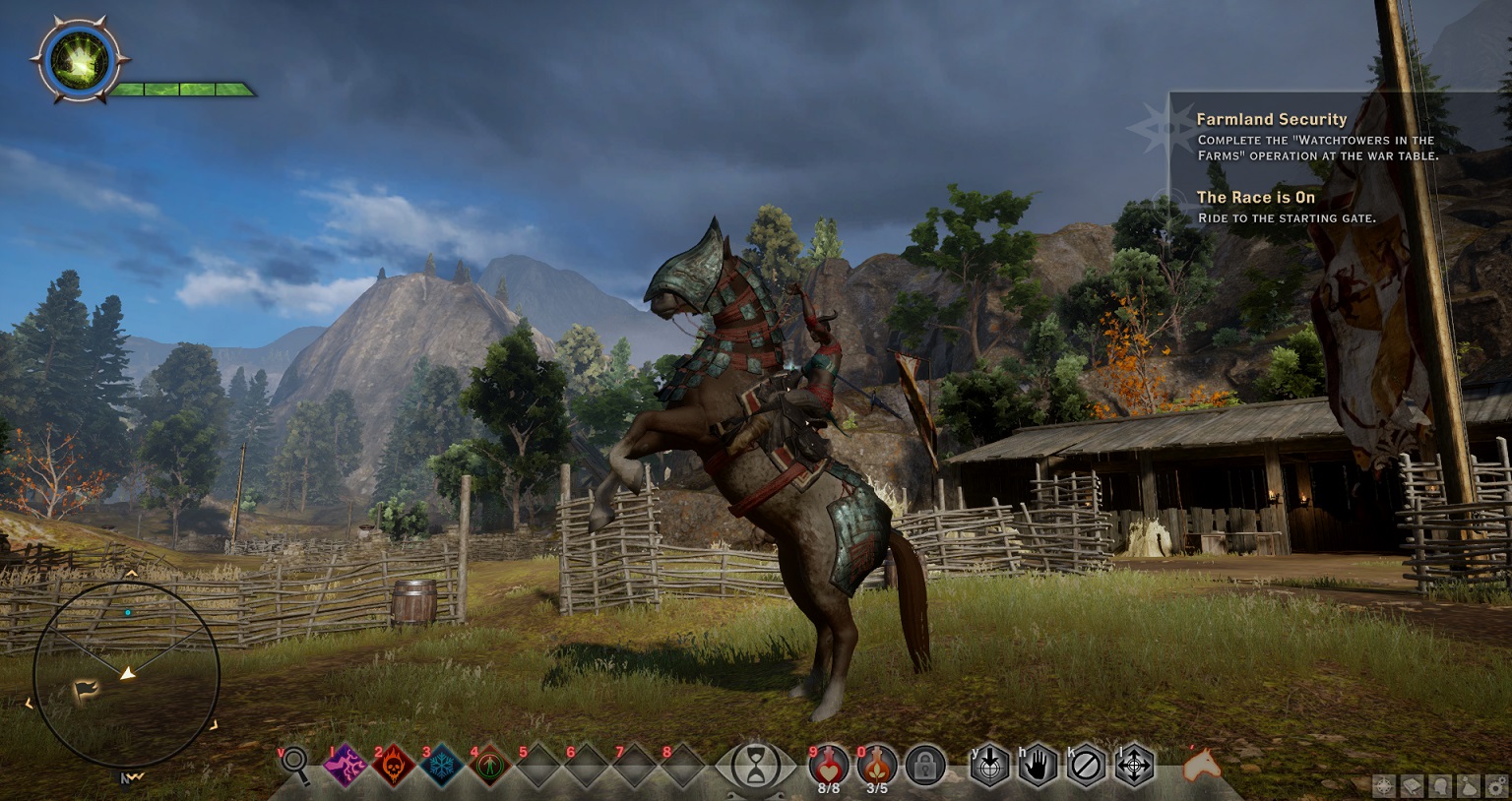
Task: Activate the four-arrow move command
Action: point(1134,766)
